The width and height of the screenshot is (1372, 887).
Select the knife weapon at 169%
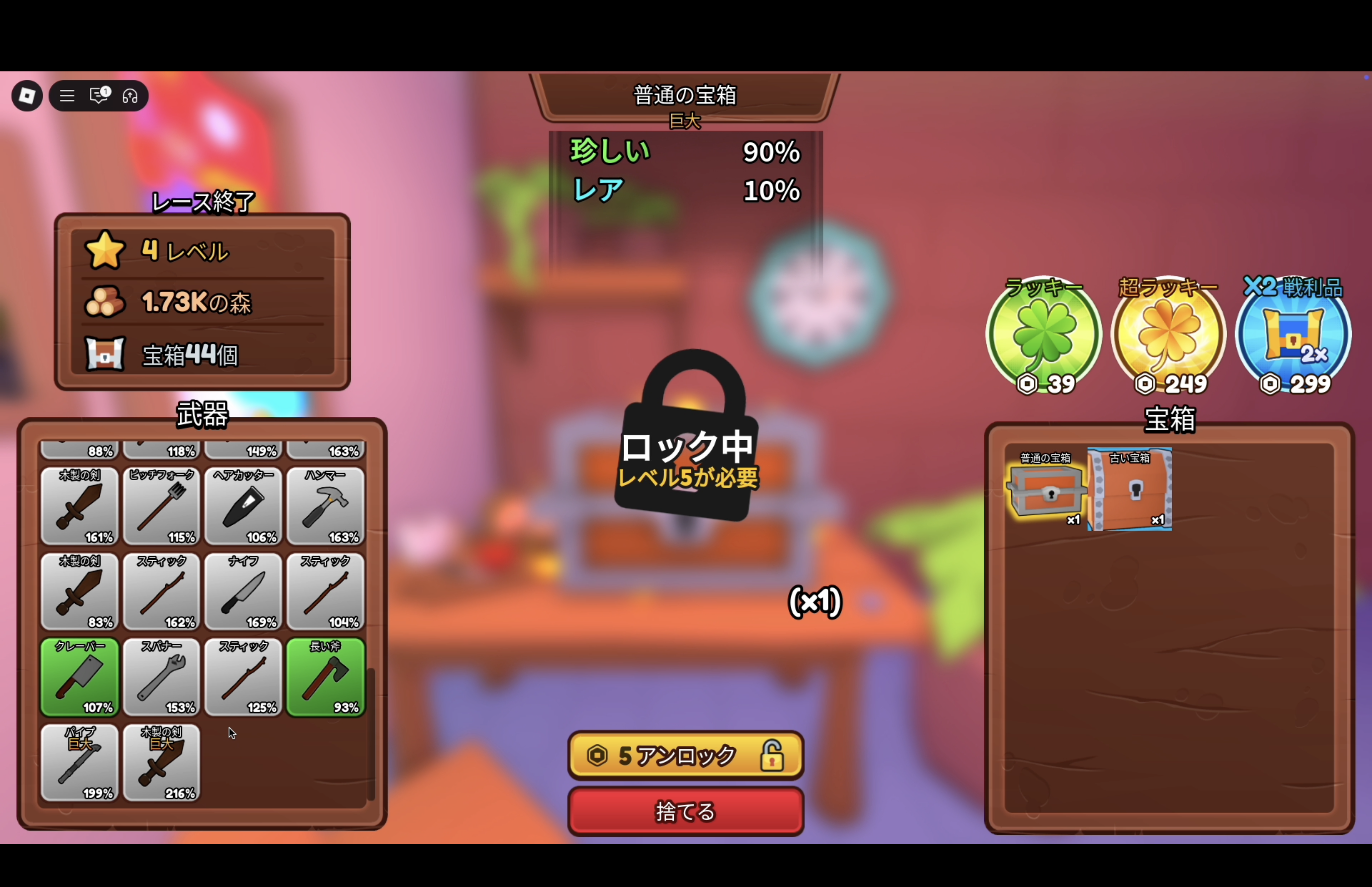click(243, 592)
